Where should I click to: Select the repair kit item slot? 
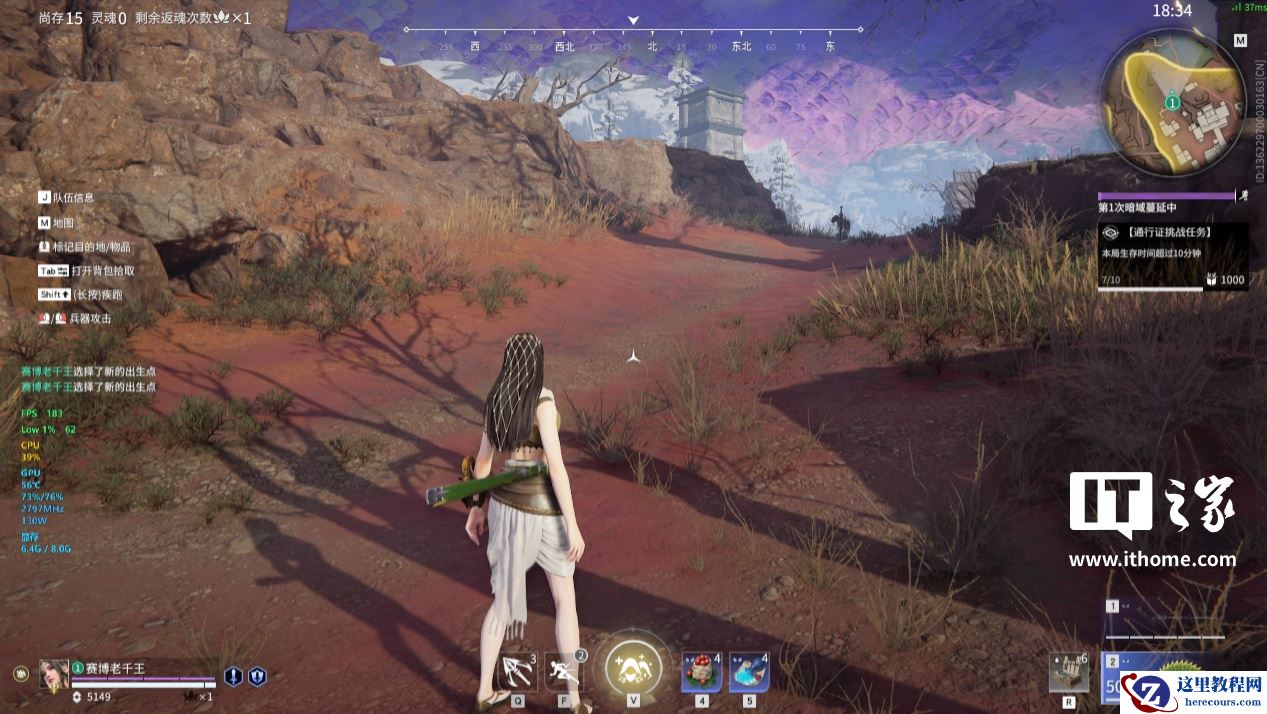click(x=1068, y=672)
